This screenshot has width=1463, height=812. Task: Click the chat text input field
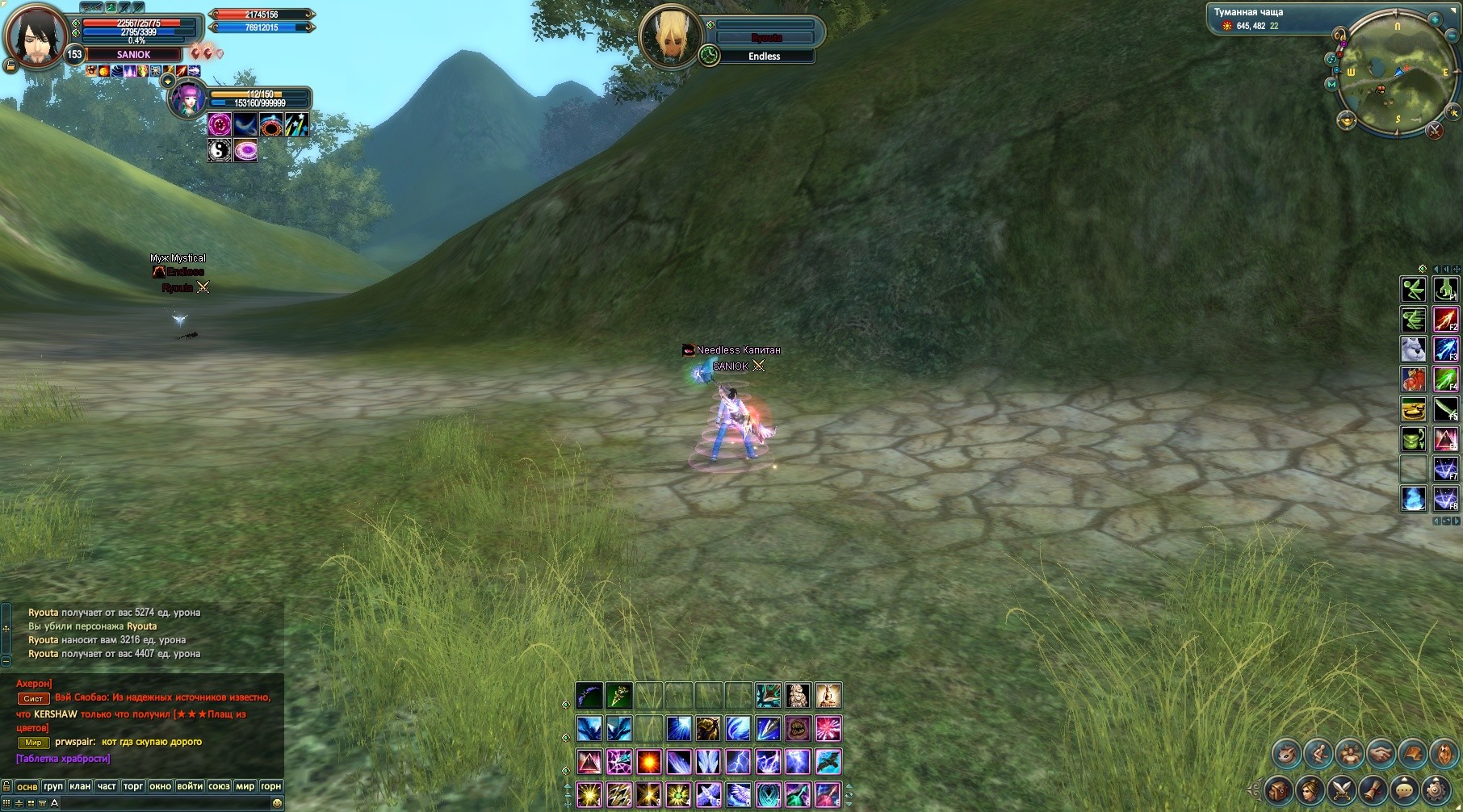161,803
